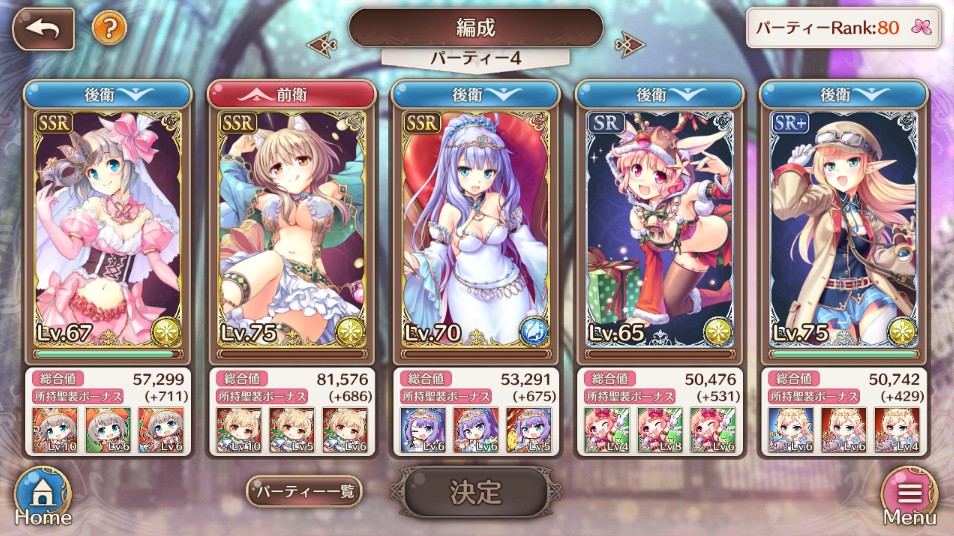954x536 pixels.
Task: Toggle 後衛 position on the purple-haired bride card
Action: click(x=476, y=94)
